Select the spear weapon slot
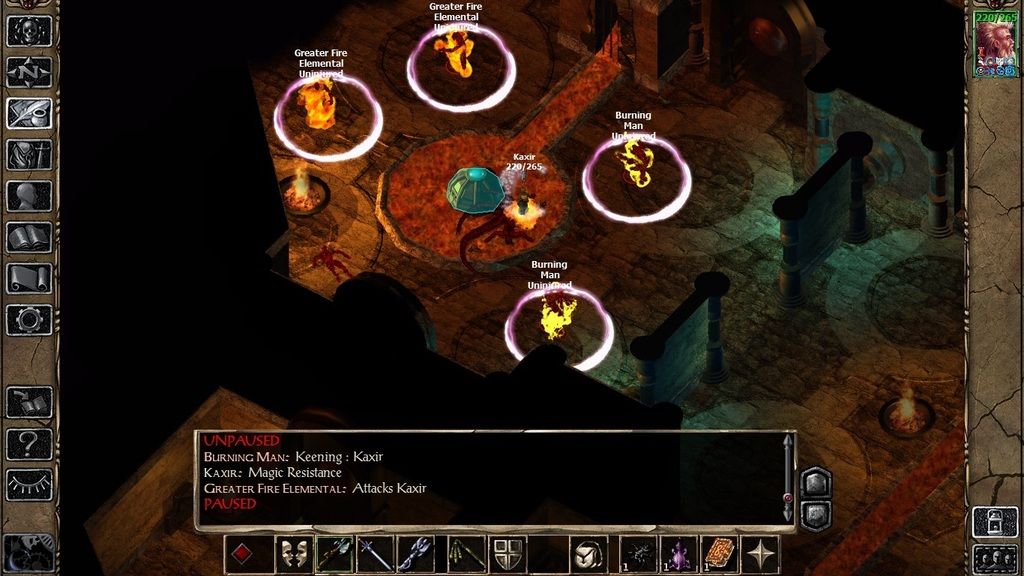 coord(375,554)
